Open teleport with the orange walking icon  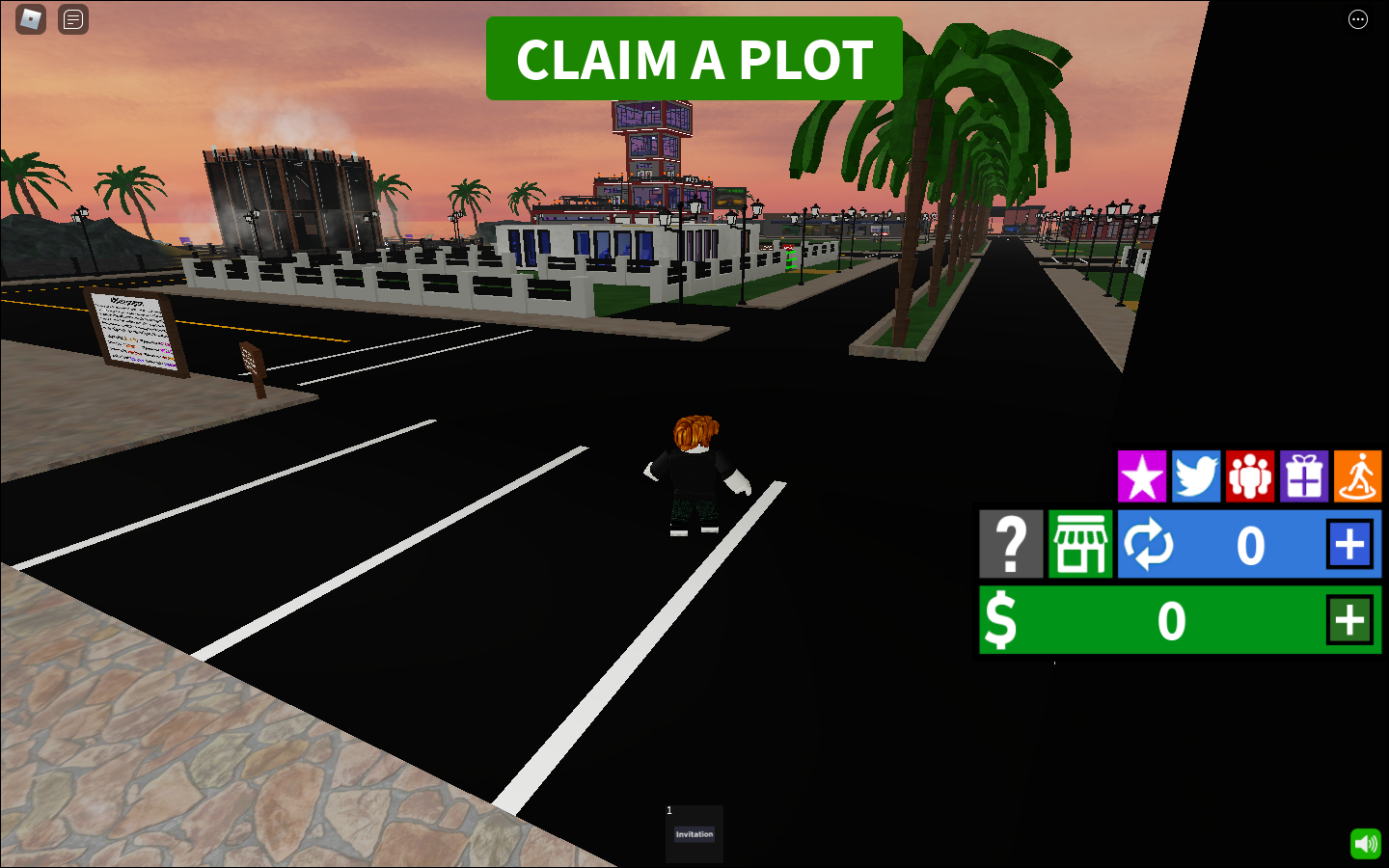pyautogui.click(x=1358, y=476)
